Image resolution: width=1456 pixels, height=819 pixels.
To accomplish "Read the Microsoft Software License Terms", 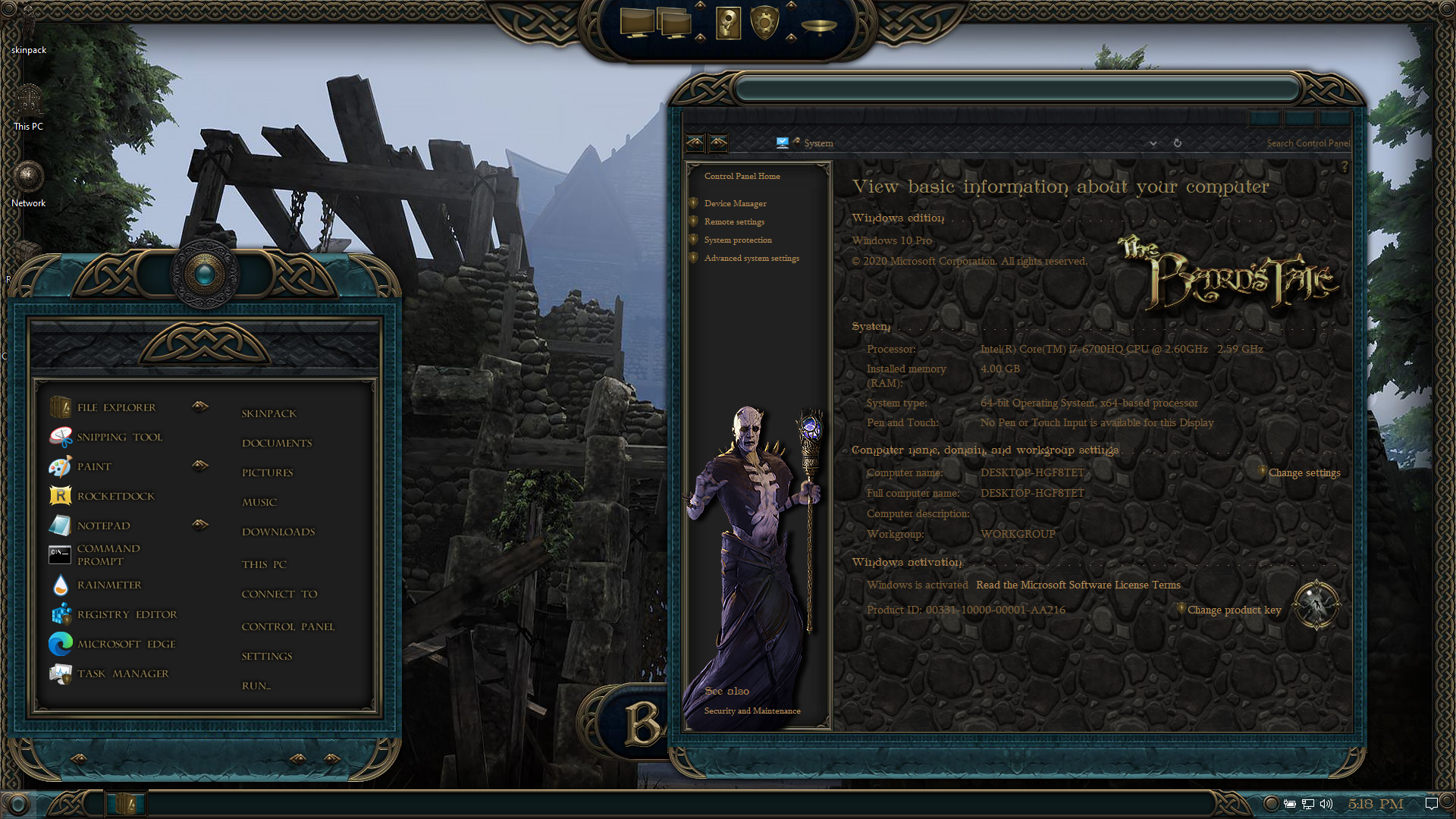I will point(1078,585).
